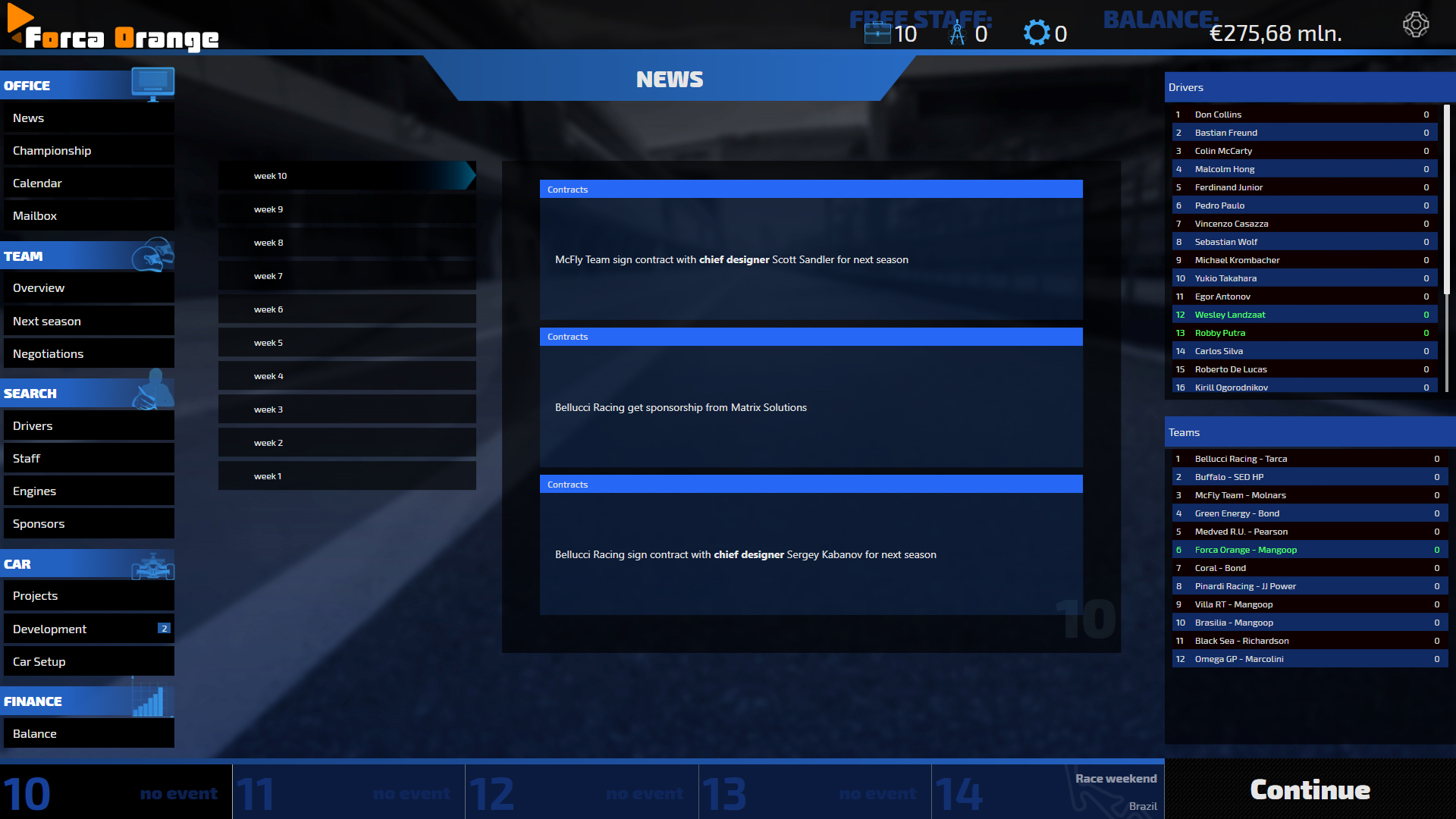The image size is (1456, 819).
Task: Open the Staff search
Action: 88,459
